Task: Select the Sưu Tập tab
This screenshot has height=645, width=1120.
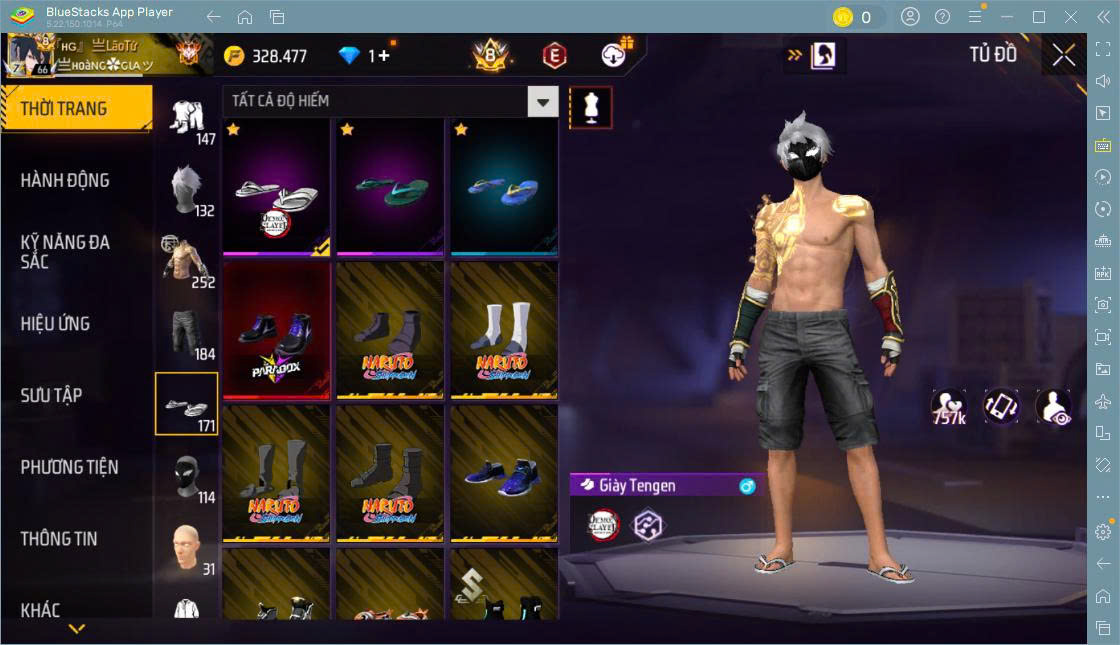Action: point(51,395)
